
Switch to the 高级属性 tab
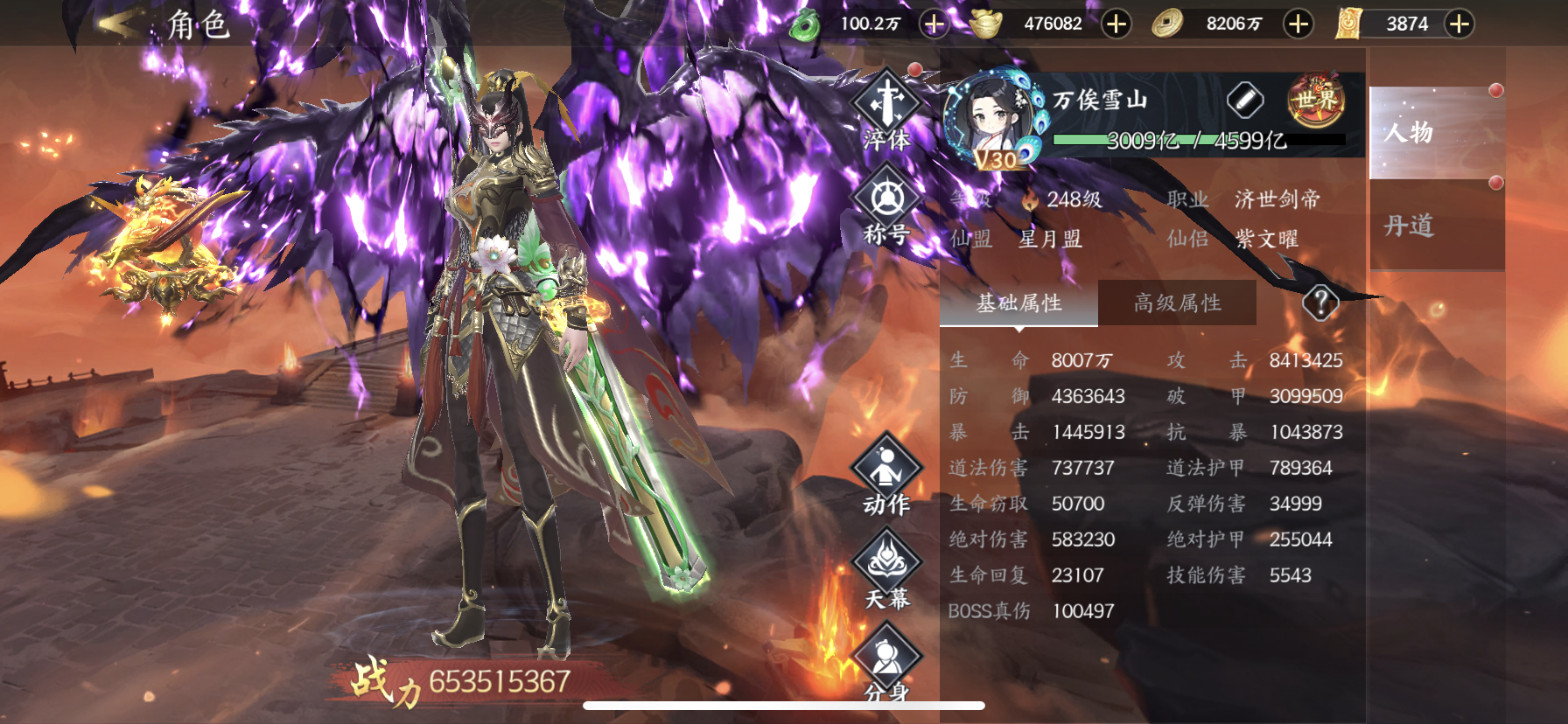tap(1177, 303)
